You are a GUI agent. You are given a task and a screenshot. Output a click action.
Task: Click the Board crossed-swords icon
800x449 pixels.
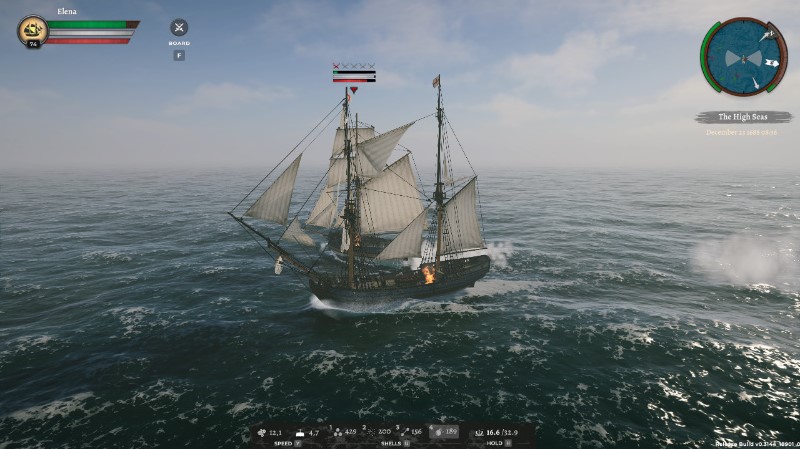click(x=179, y=28)
